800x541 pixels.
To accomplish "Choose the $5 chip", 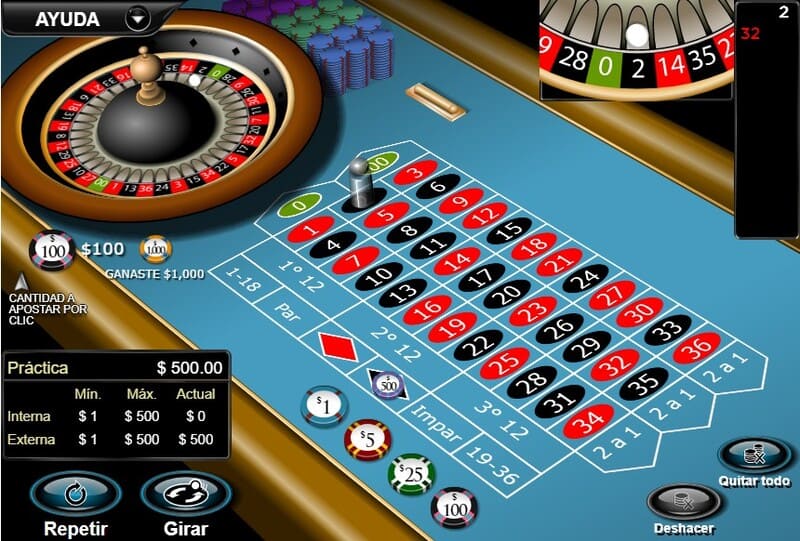I will (367, 438).
